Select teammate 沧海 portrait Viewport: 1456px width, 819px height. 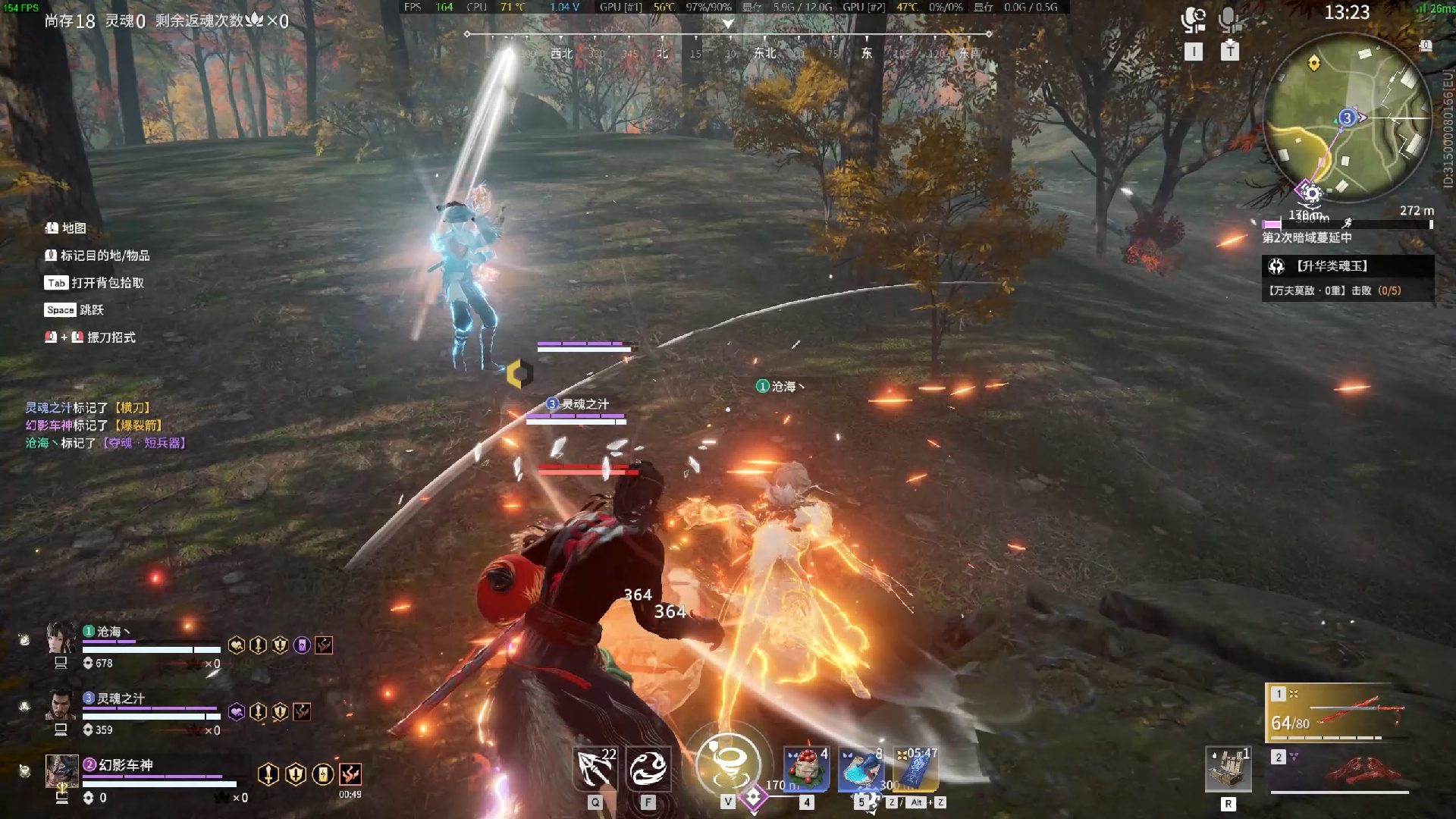click(x=61, y=639)
